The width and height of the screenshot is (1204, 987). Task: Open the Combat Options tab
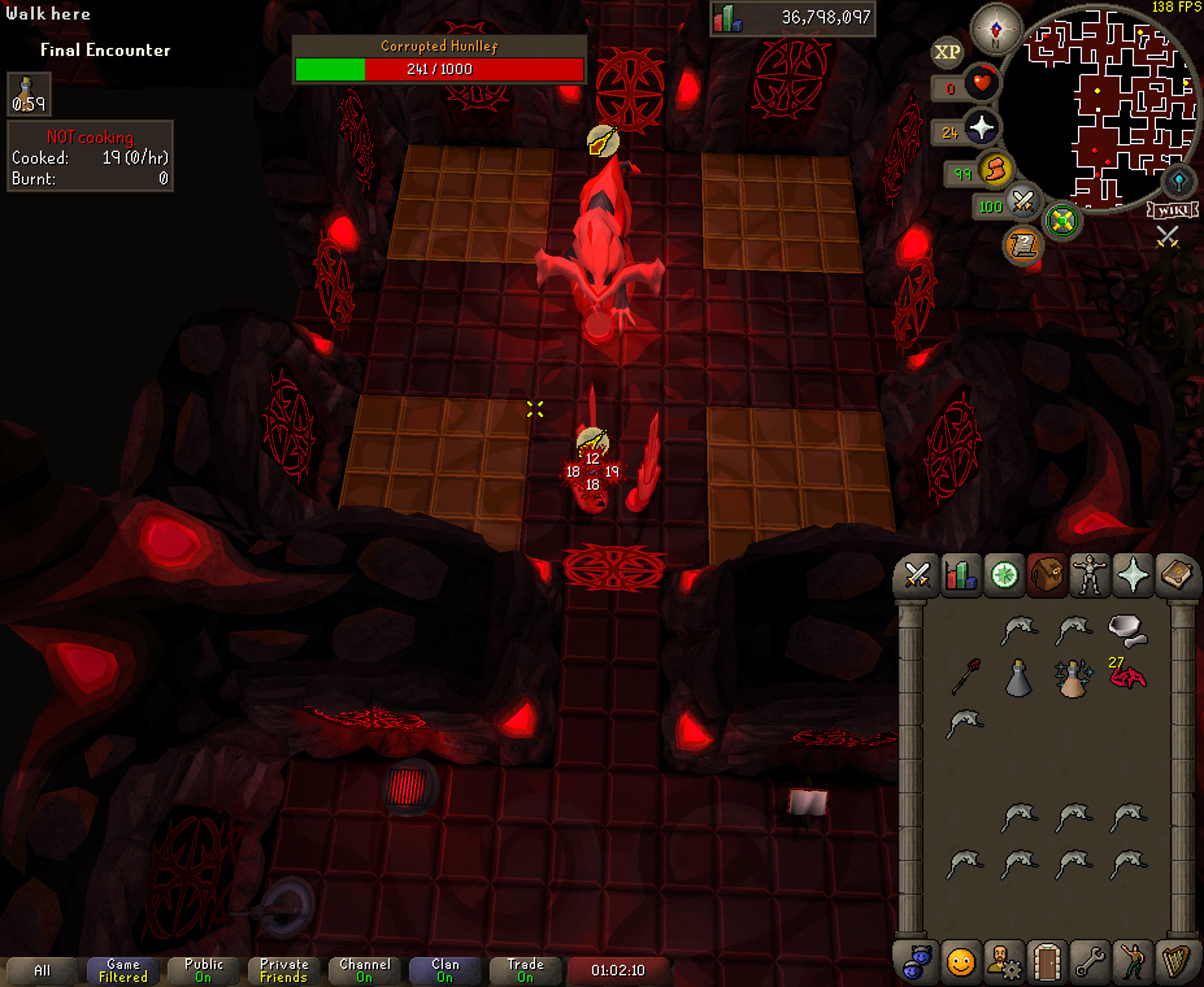[x=916, y=575]
